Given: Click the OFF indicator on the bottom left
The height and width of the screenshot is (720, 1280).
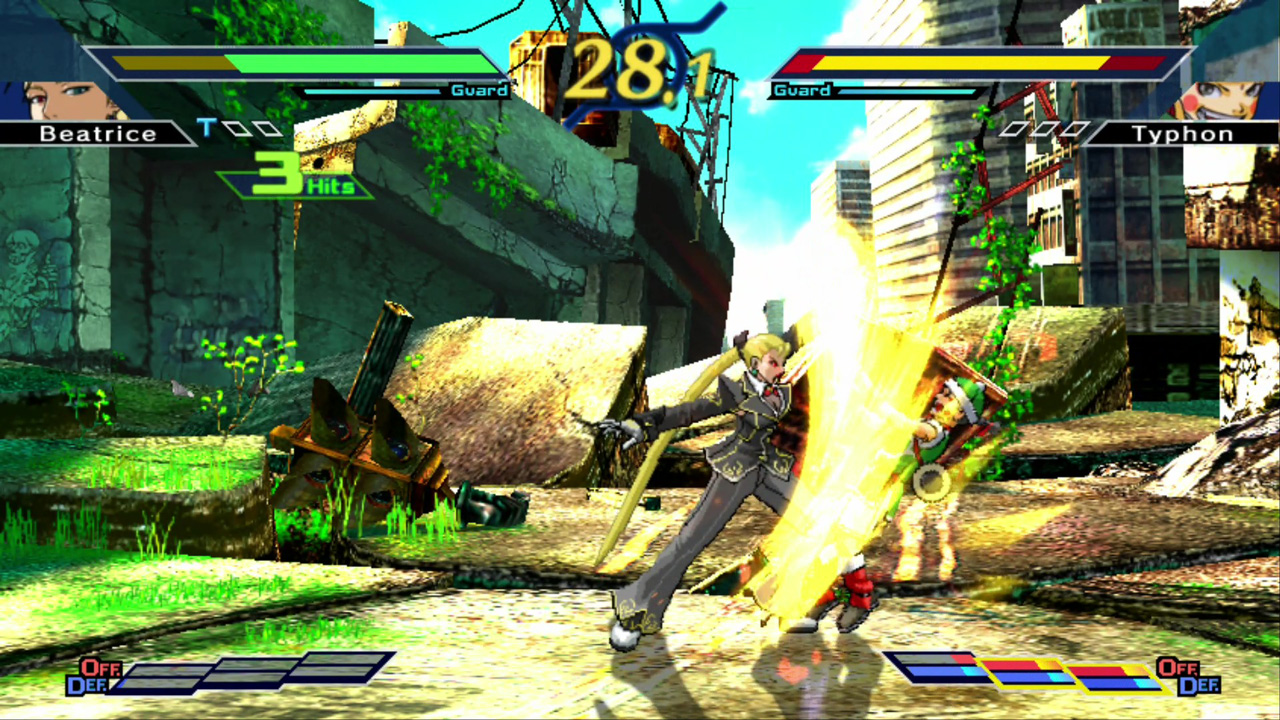Looking at the screenshot, I should point(100,668).
